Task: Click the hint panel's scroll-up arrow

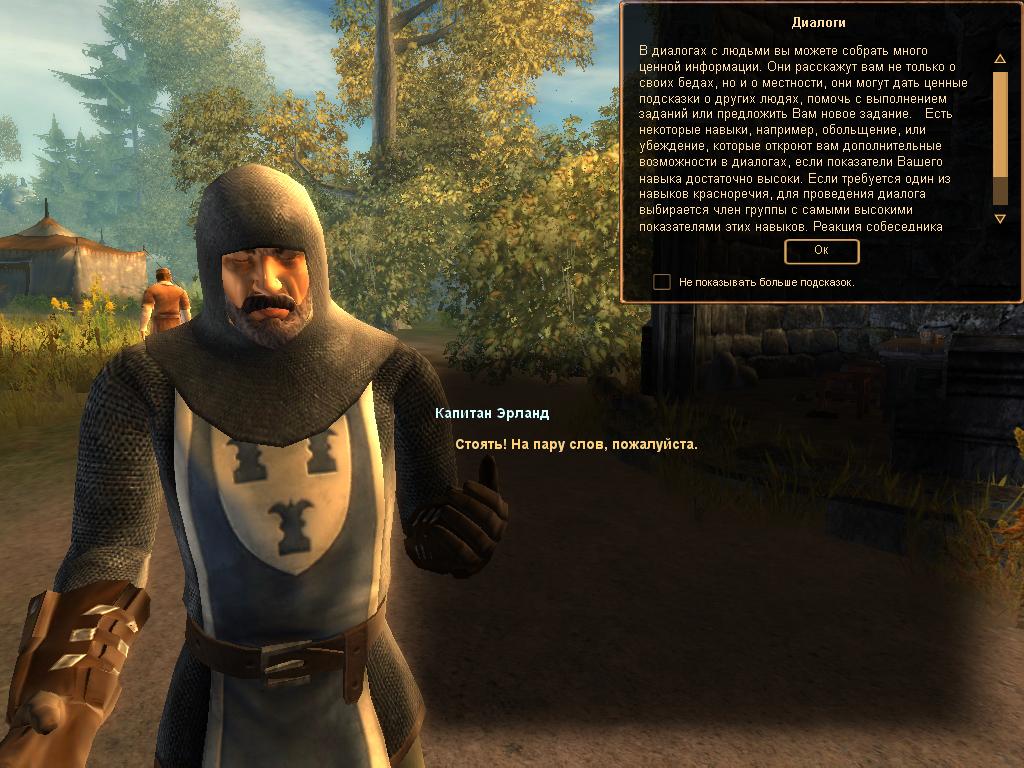Action: click(999, 59)
